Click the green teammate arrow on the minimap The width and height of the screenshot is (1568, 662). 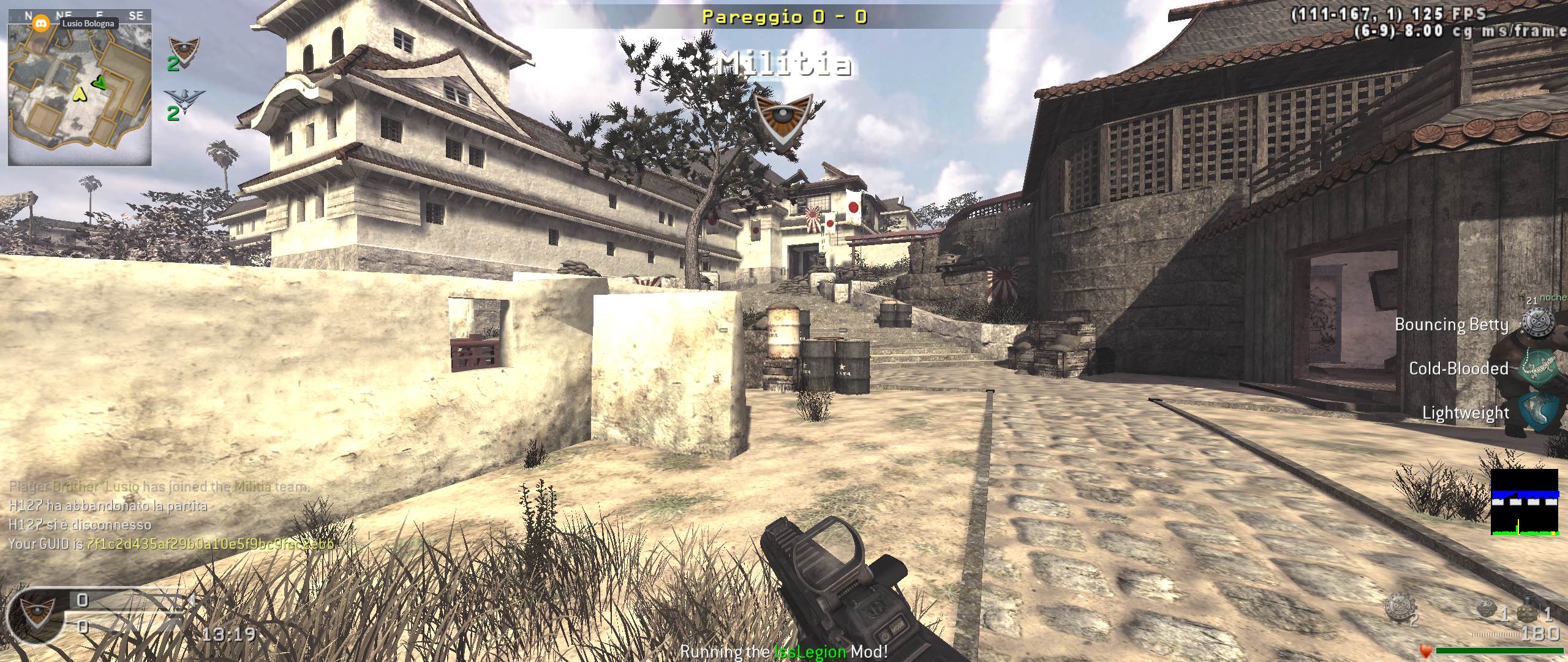100,82
